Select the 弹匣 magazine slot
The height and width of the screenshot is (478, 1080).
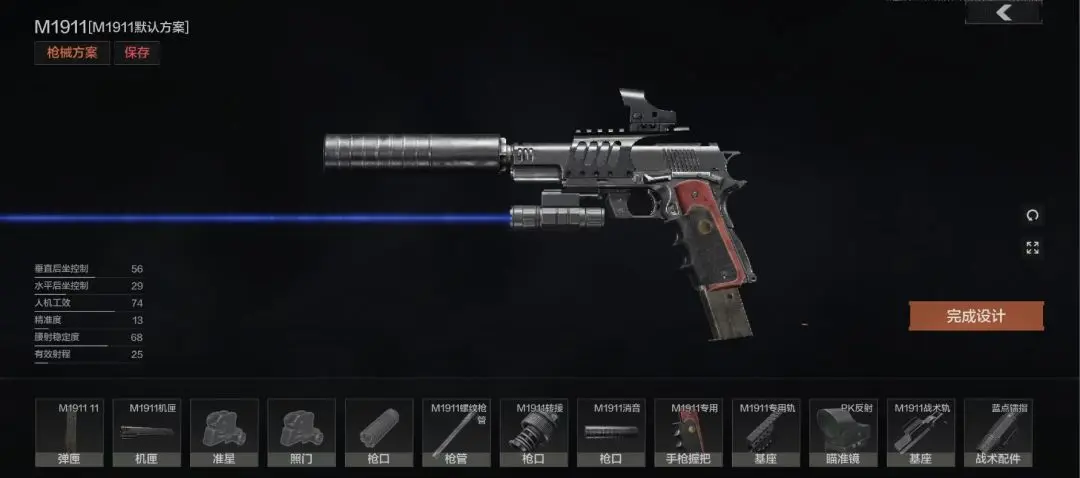point(69,433)
